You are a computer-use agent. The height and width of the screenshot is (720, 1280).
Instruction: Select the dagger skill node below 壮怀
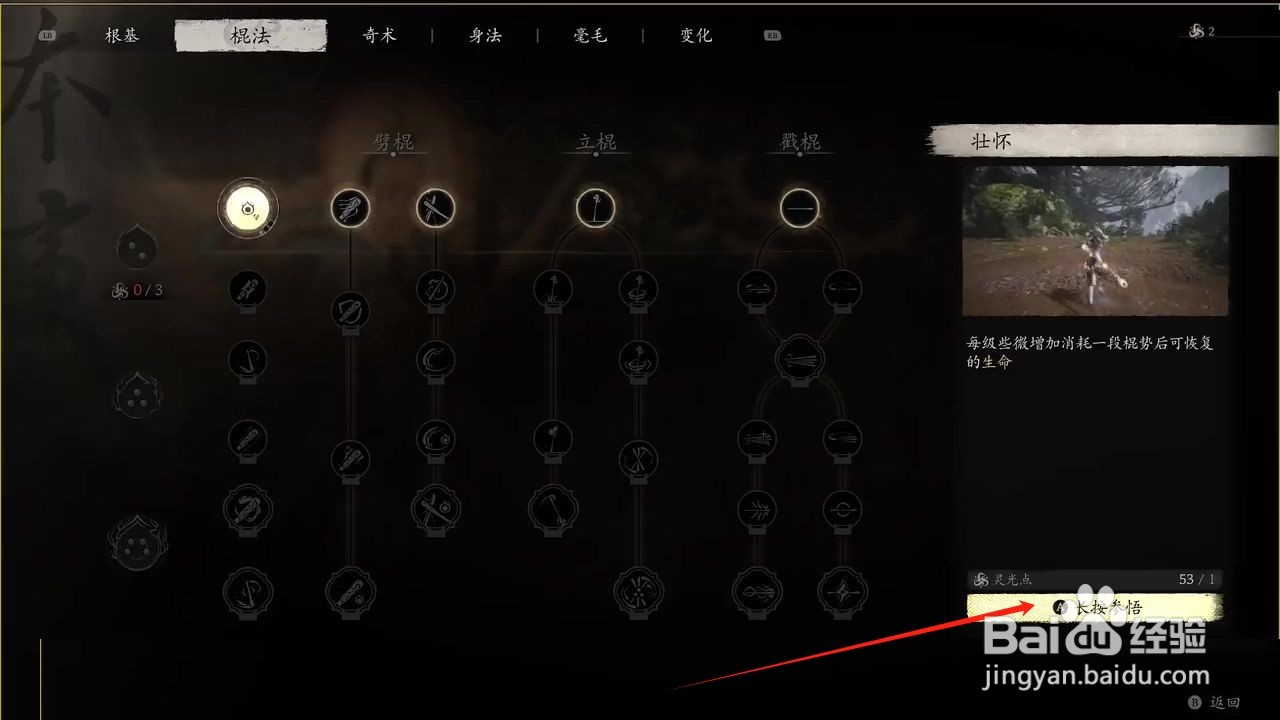click(248, 289)
